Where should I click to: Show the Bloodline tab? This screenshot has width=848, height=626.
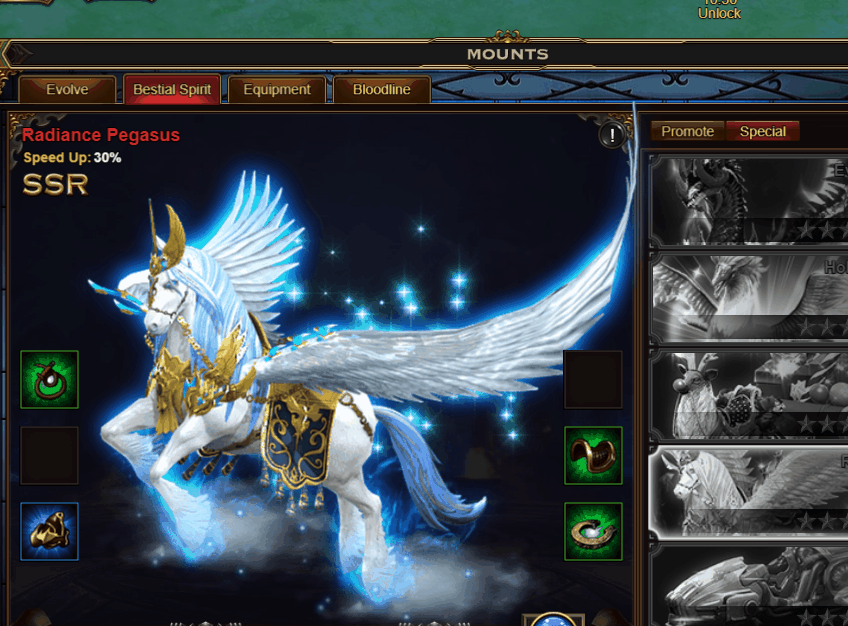coord(381,90)
